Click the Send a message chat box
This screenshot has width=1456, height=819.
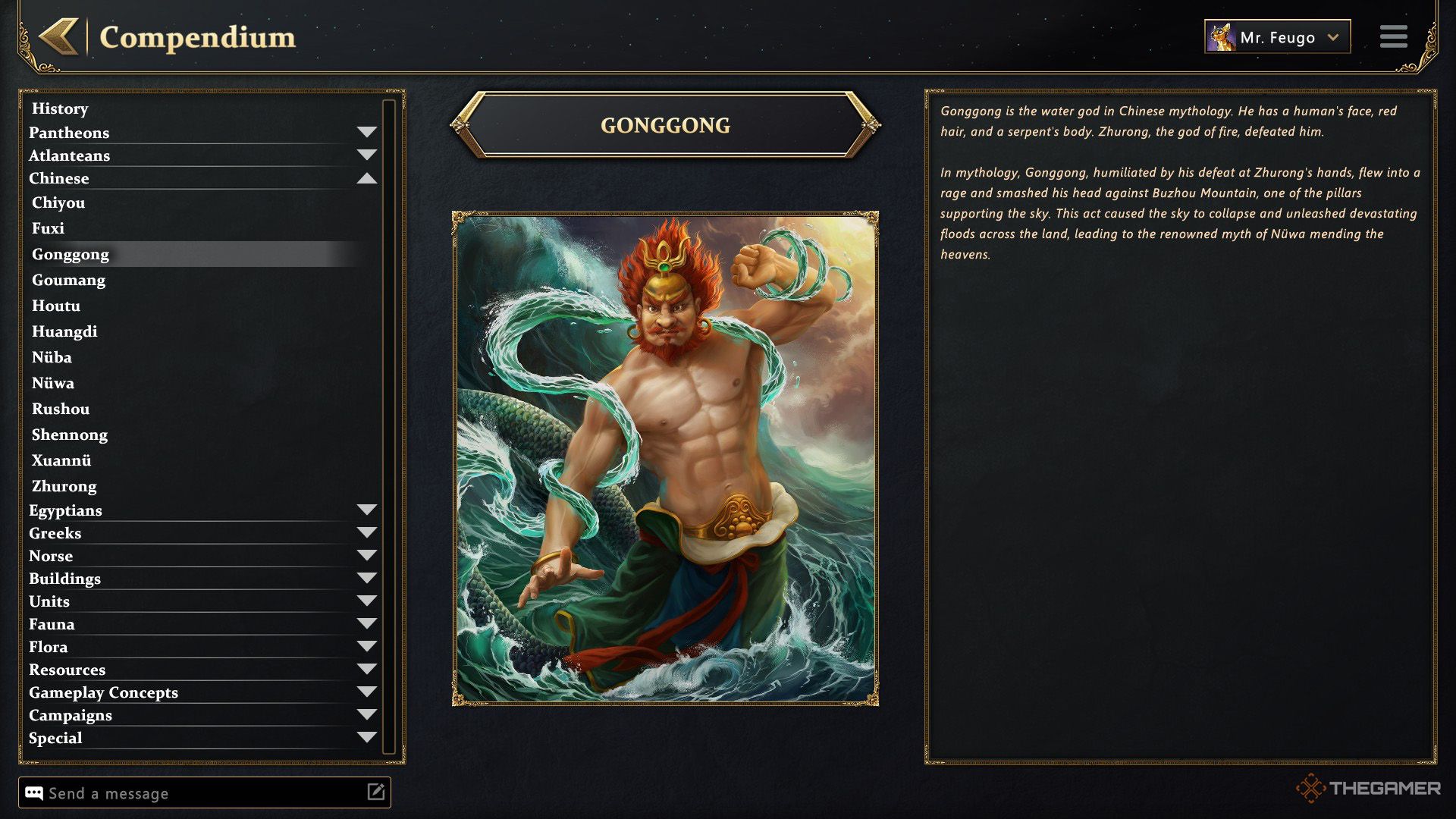click(x=197, y=793)
